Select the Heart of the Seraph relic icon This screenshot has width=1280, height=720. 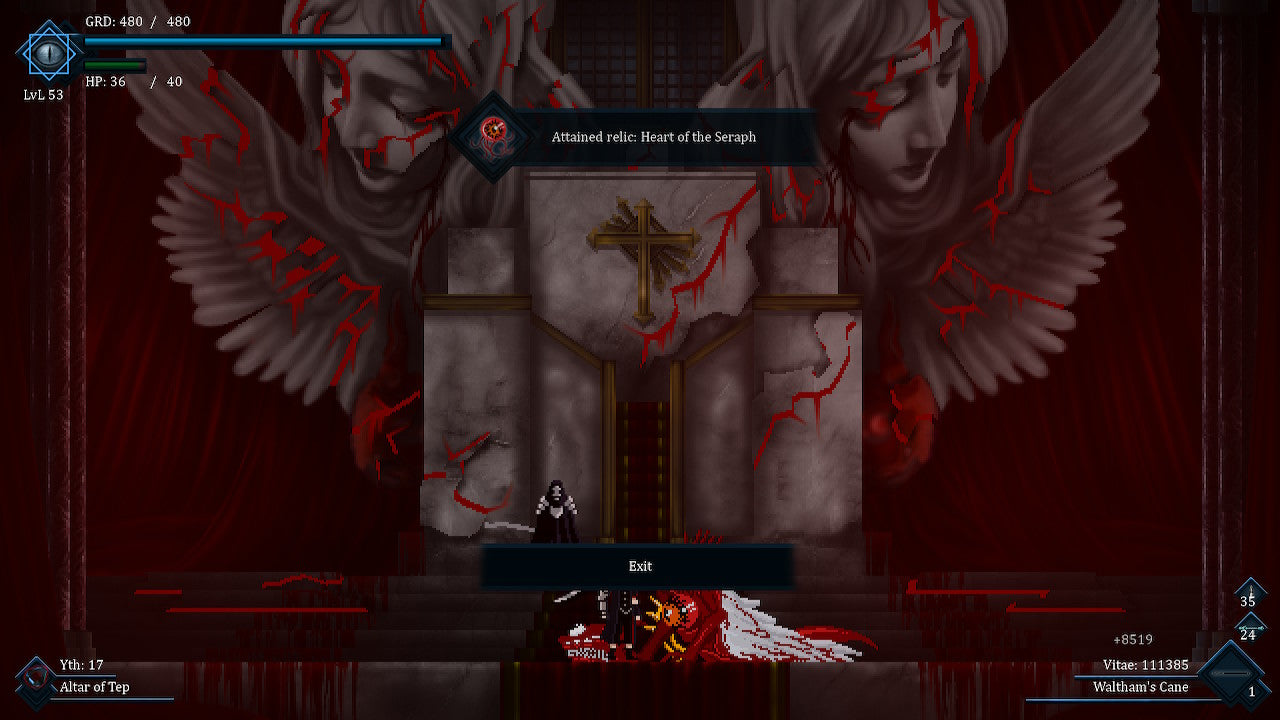[x=491, y=134]
